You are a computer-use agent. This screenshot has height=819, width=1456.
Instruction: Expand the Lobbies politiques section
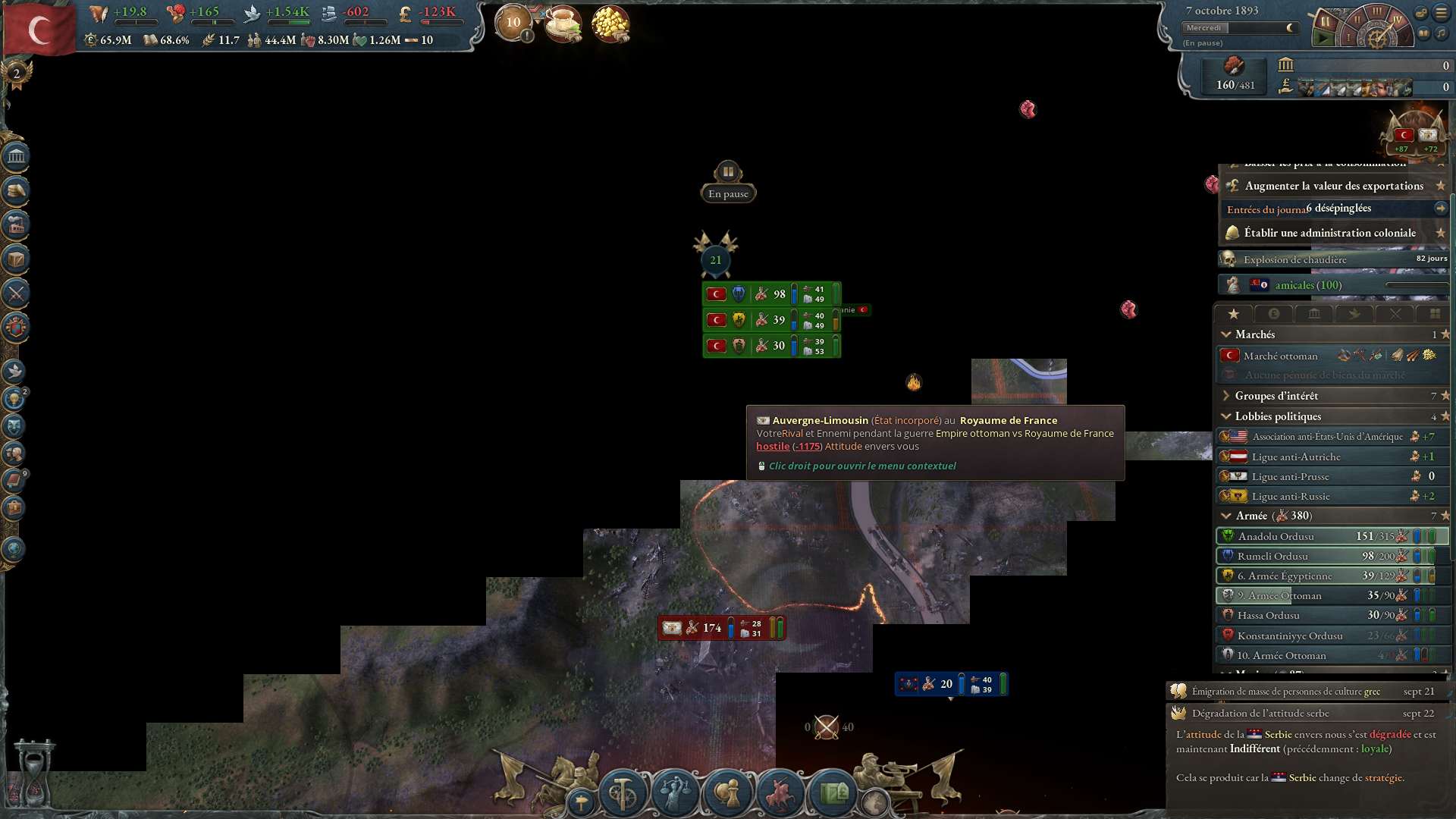(x=1226, y=416)
